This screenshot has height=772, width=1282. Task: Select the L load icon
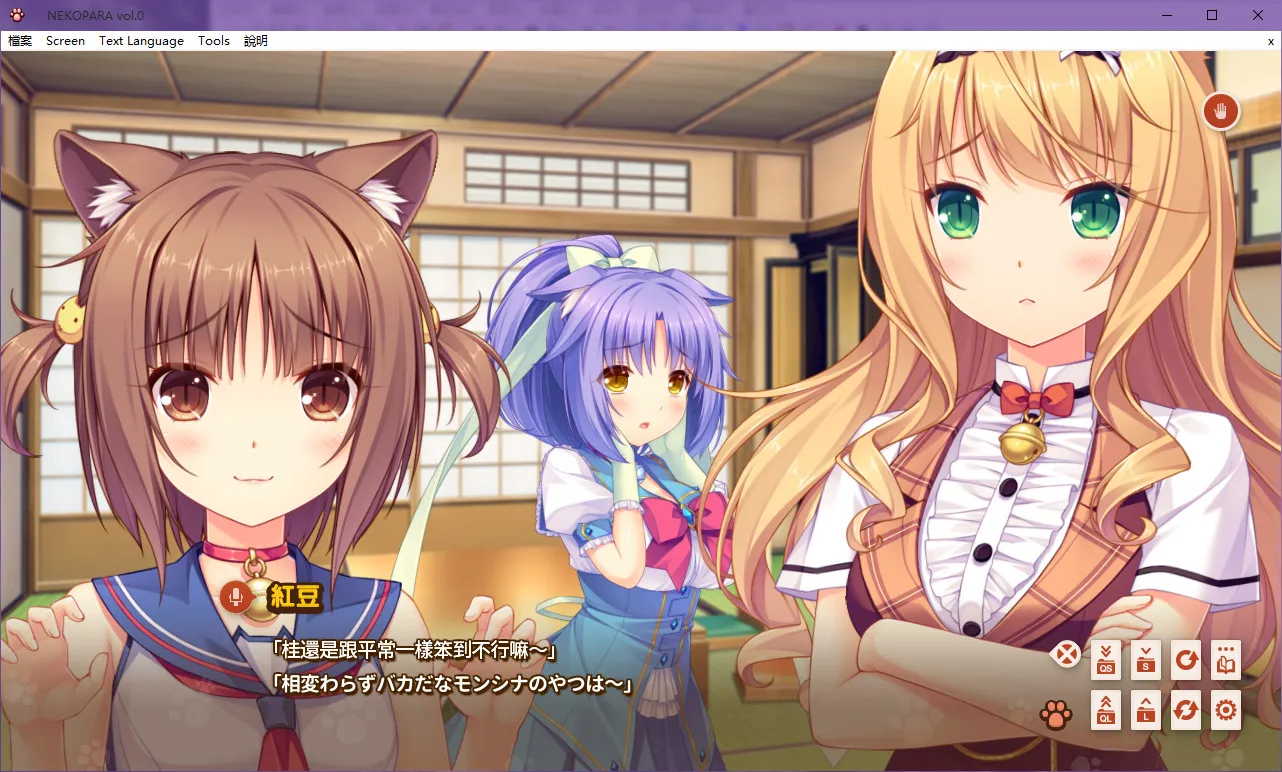1145,711
